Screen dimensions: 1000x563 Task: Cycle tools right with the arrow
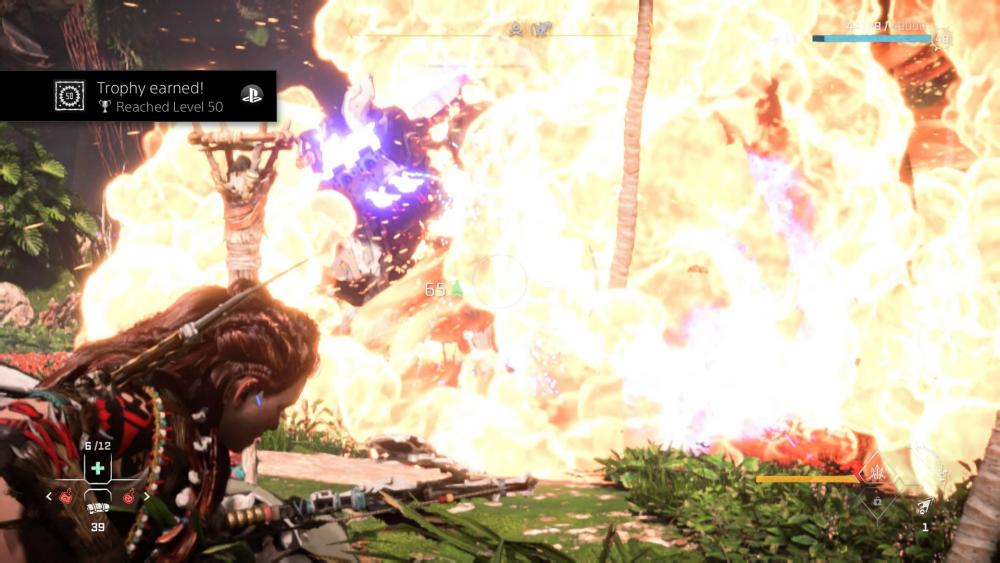click(146, 496)
